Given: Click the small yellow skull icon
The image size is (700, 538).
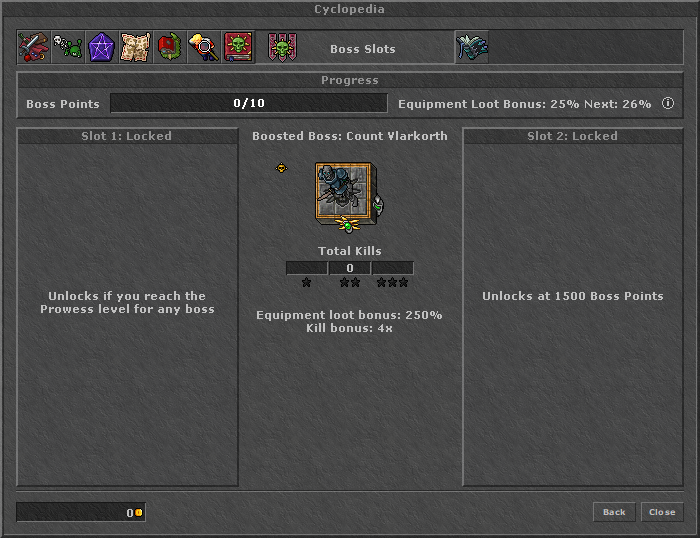Looking at the screenshot, I should click(x=282, y=168).
